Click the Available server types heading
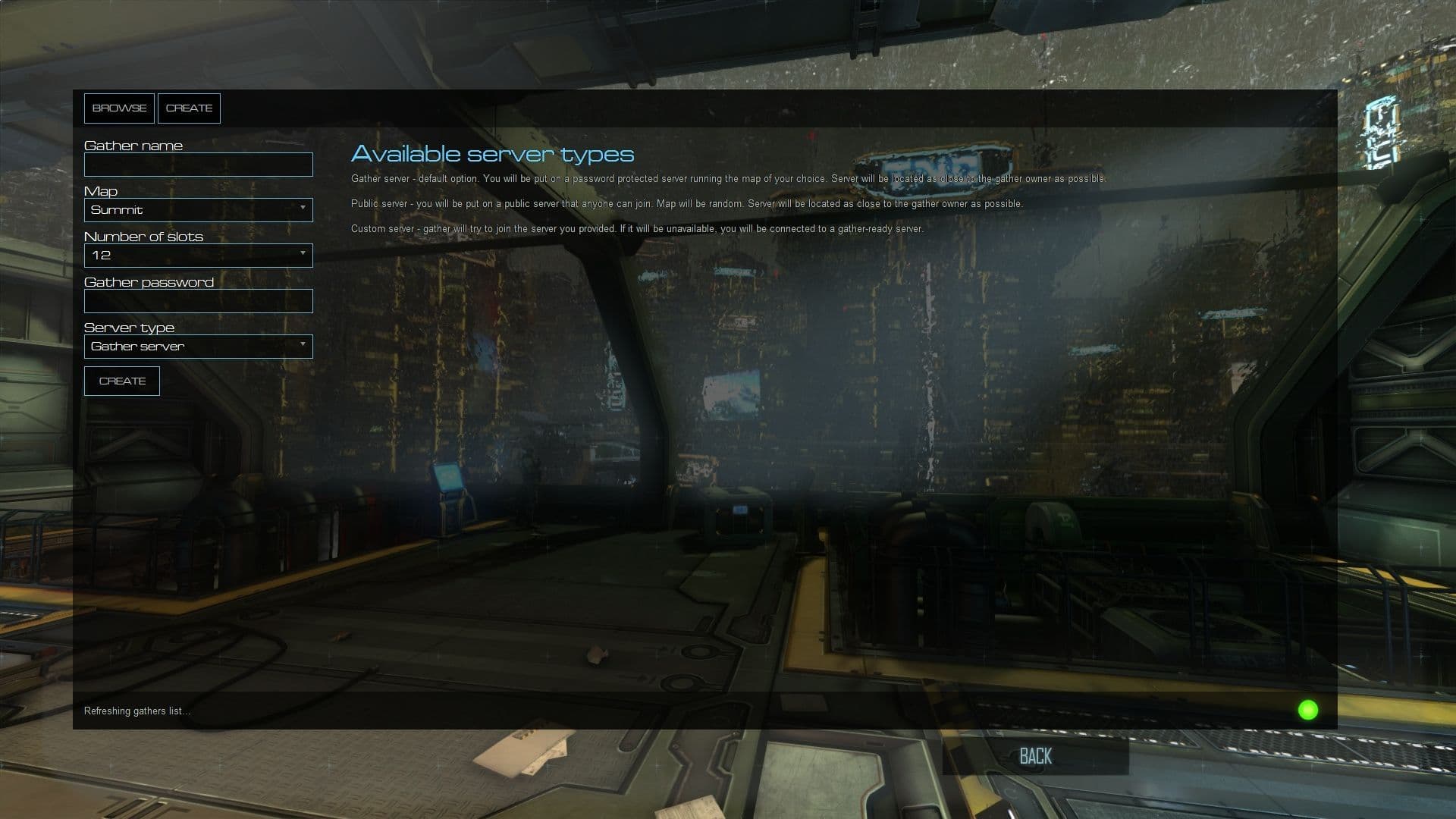The height and width of the screenshot is (819, 1456). pos(492,154)
